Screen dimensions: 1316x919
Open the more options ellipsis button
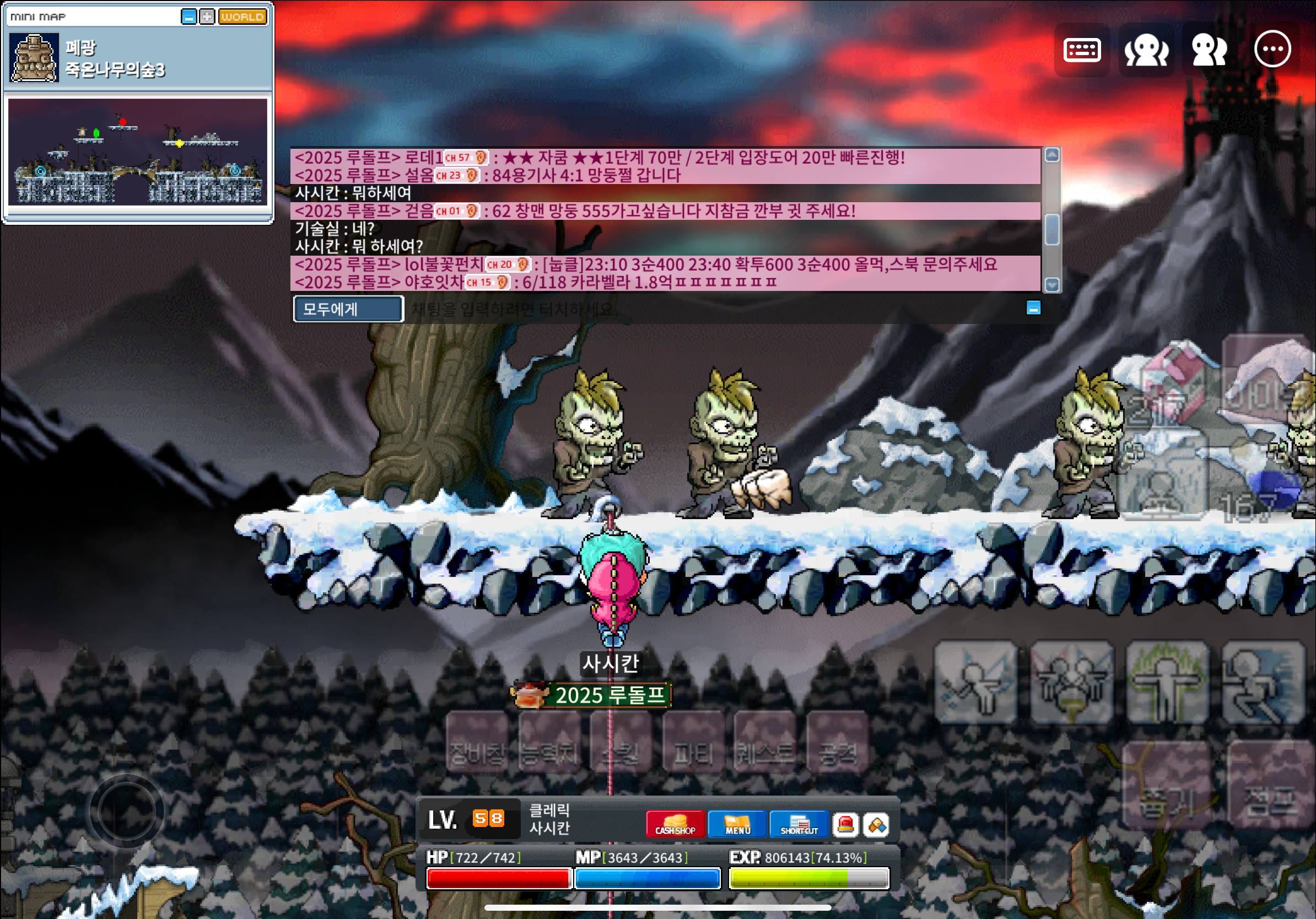pos(1272,50)
